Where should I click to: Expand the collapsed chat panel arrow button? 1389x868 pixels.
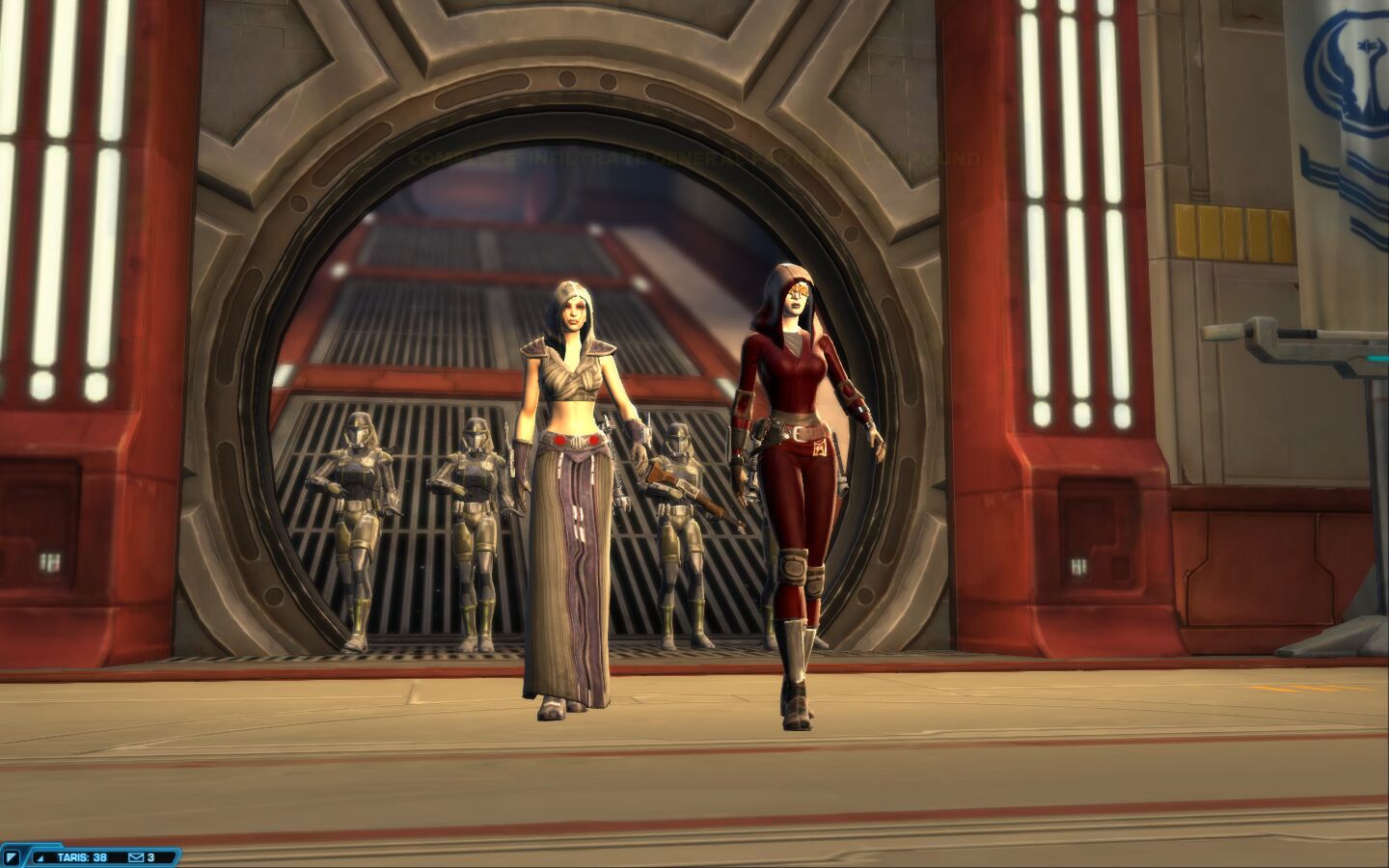(12, 856)
